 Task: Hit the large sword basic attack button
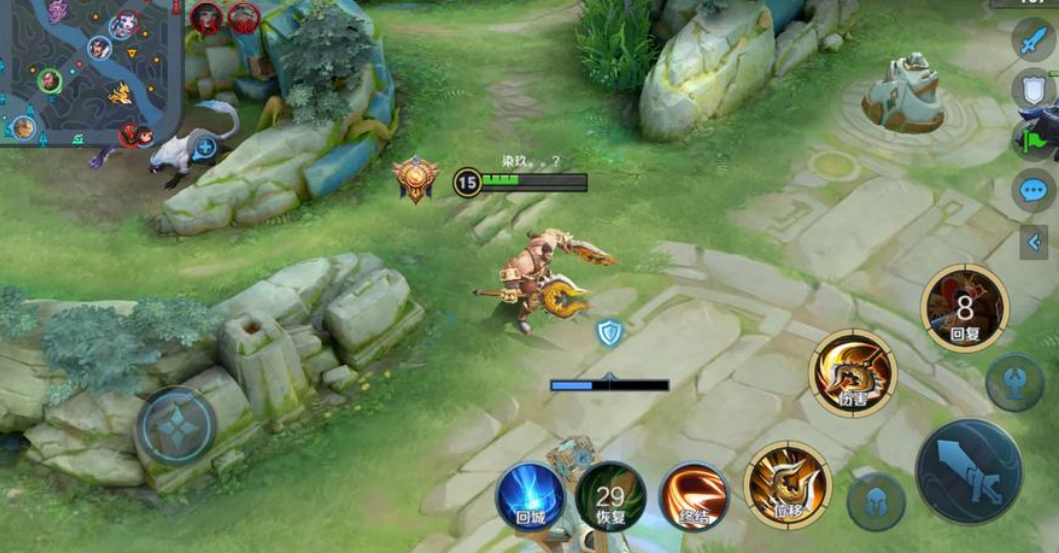969,471
